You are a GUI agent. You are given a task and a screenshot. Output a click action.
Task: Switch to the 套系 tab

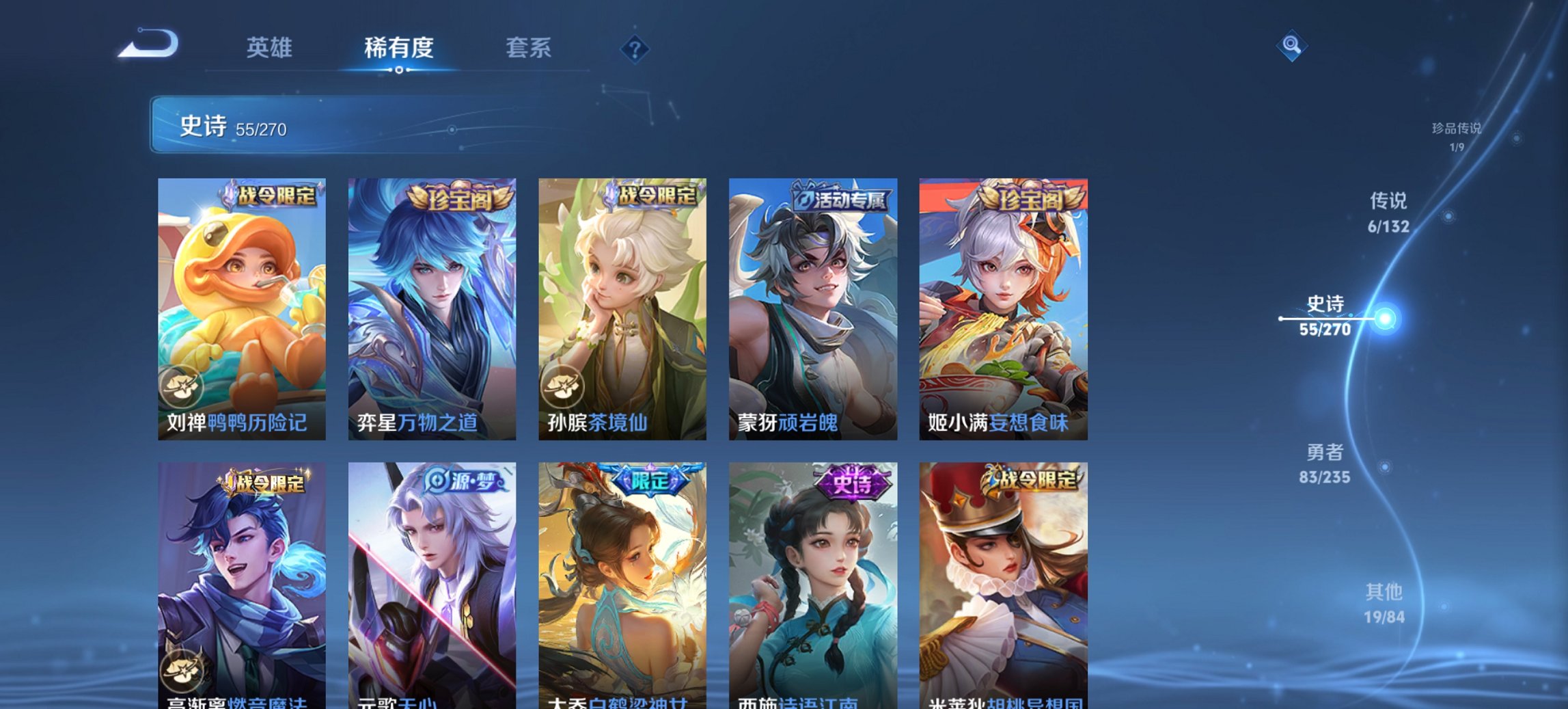point(529,48)
